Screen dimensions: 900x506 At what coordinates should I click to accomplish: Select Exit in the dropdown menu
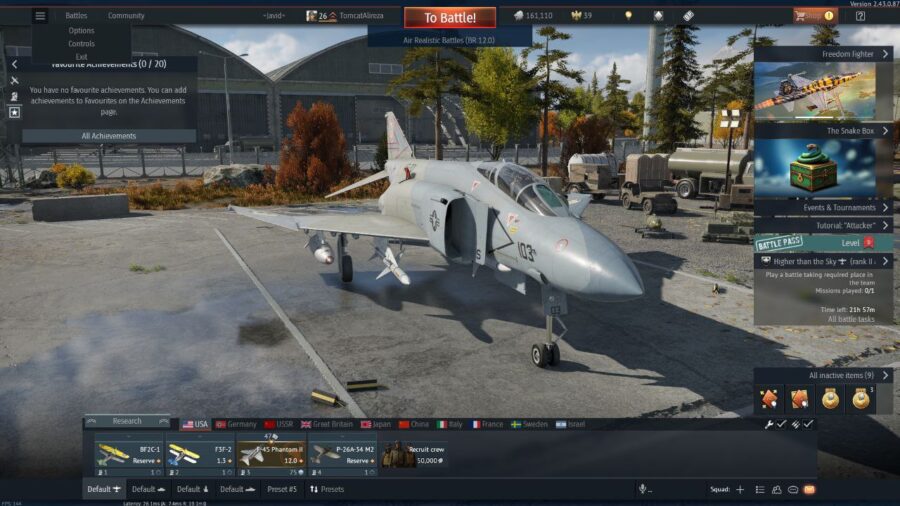82,57
